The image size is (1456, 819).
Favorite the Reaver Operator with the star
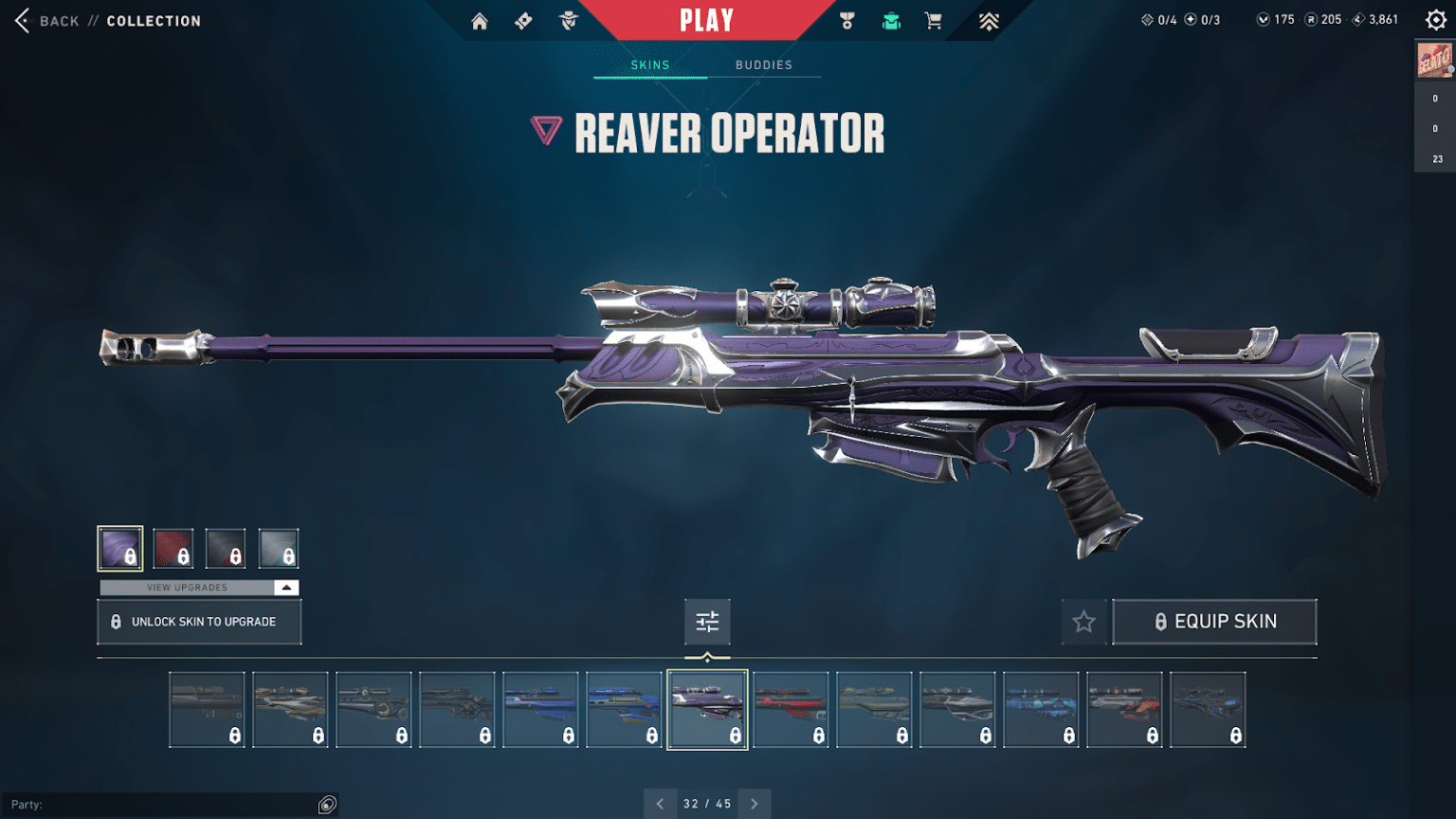pyautogui.click(x=1083, y=622)
